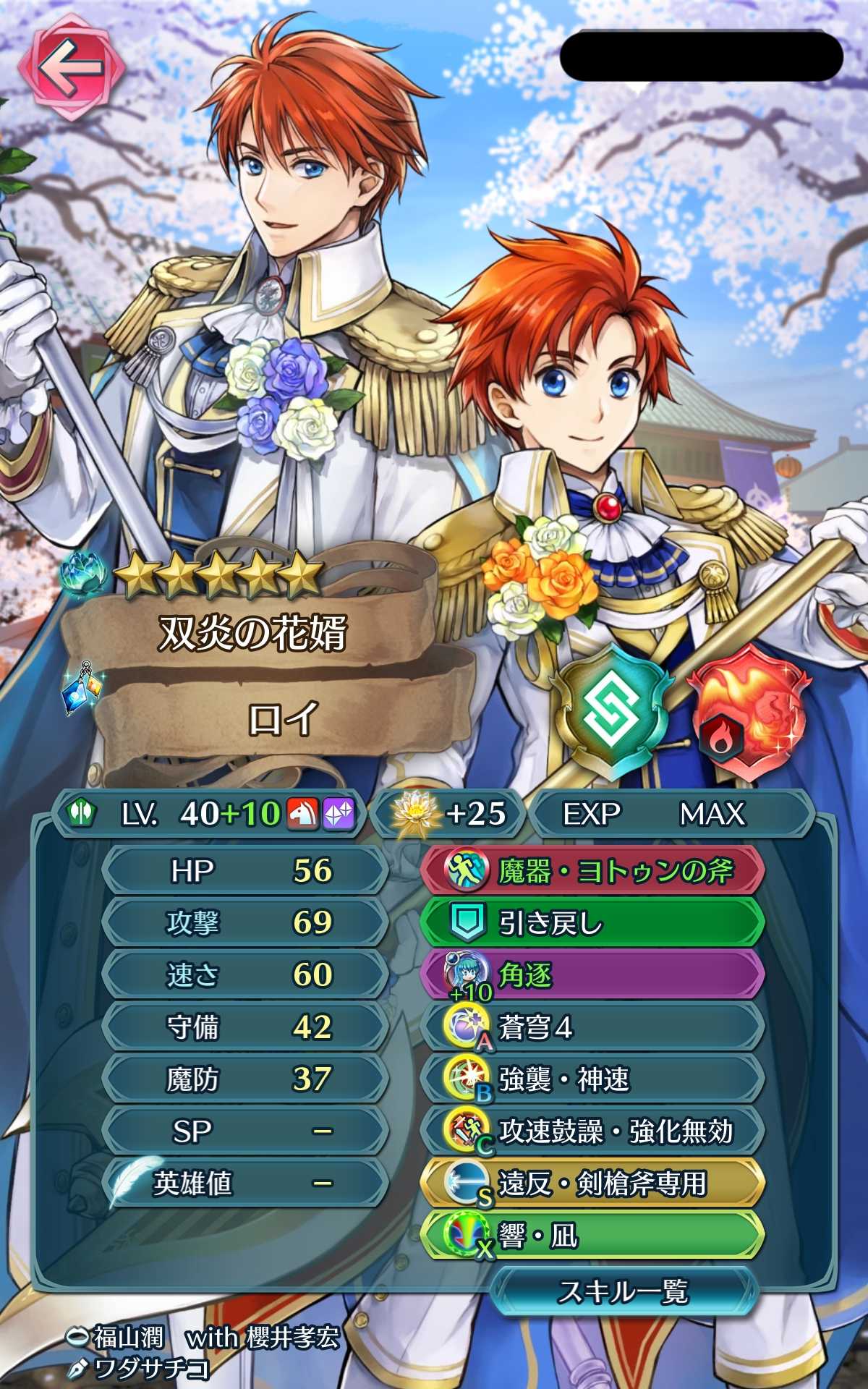
Task: Check the C skill 攻速鼓譟・強化無効
Action: tap(592, 1131)
